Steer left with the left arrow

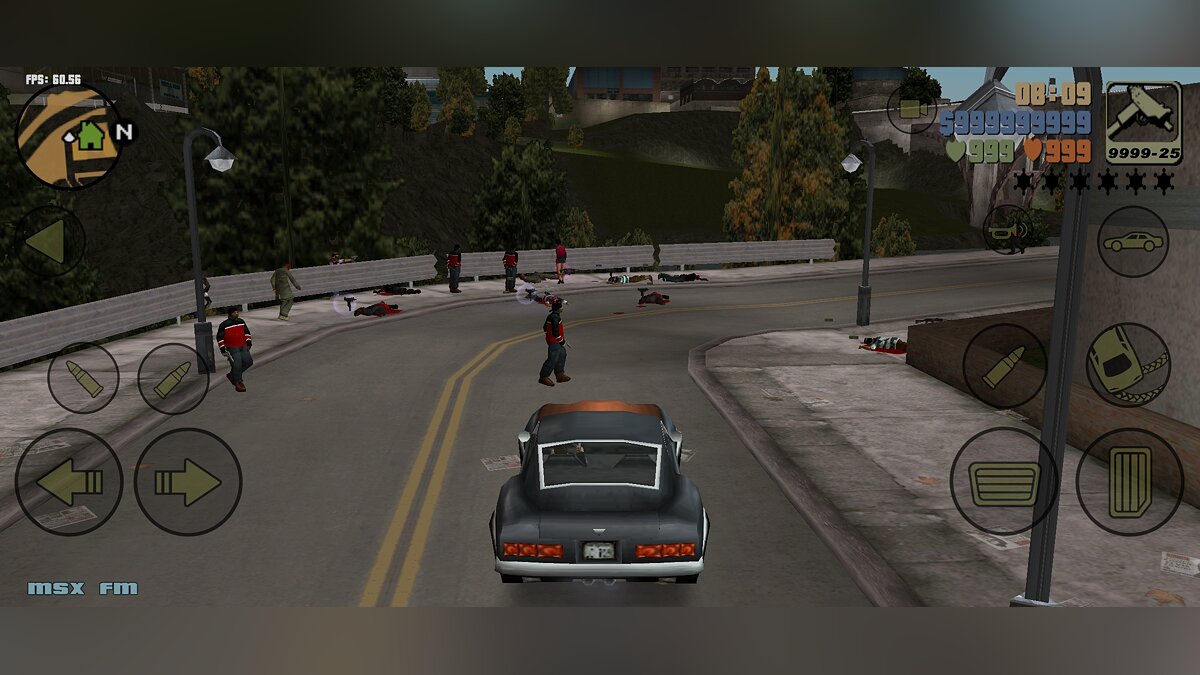pyautogui.click(x=69, y=482)
